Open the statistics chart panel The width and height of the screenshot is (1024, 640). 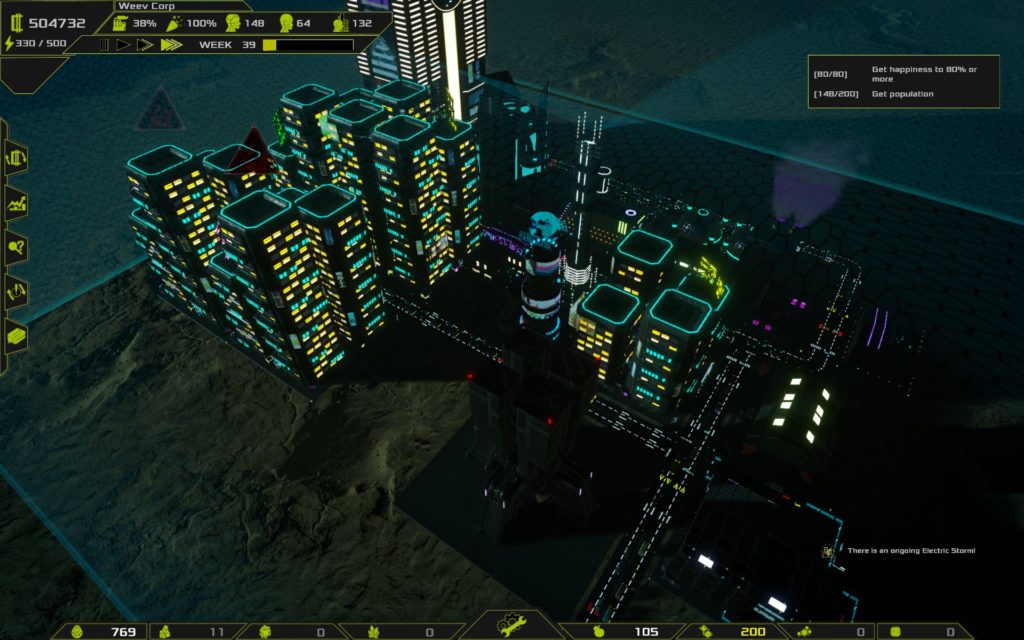(16, 203)
